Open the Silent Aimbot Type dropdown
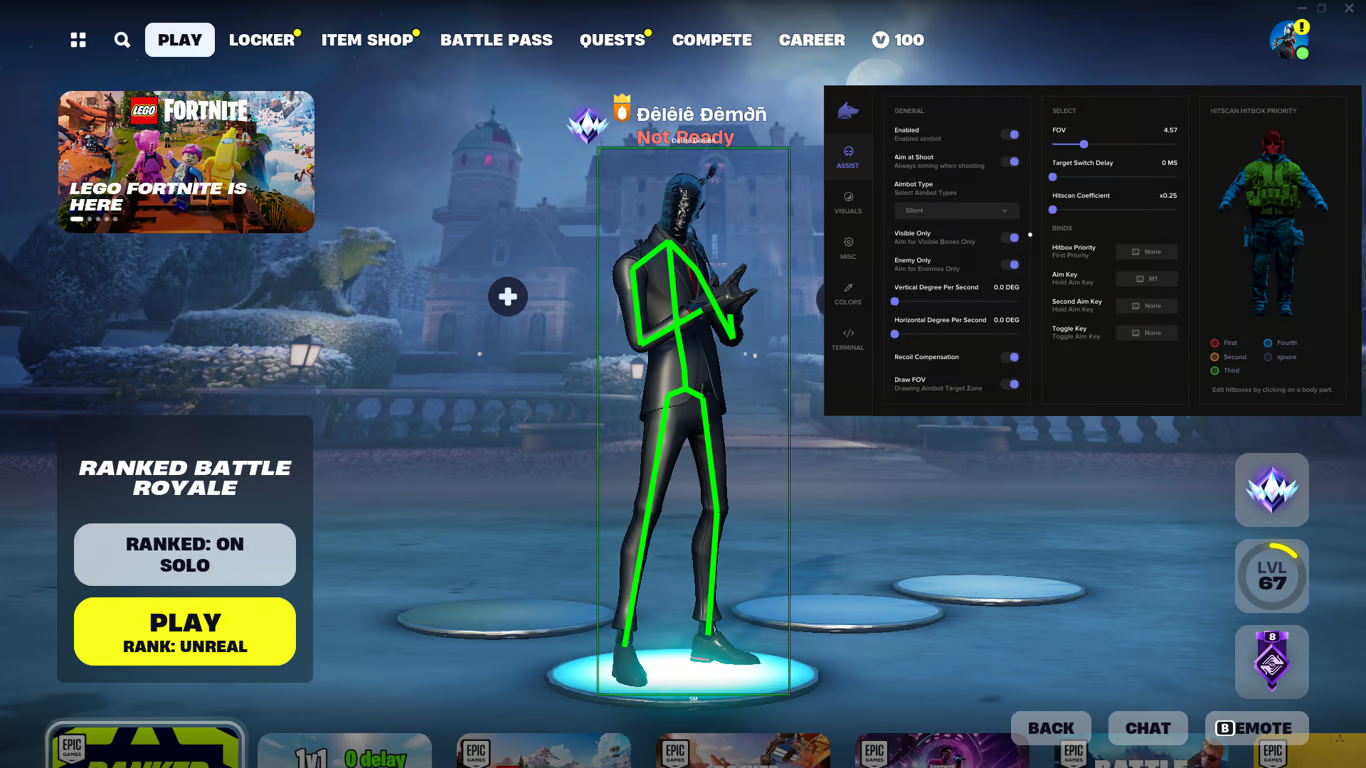Viewport: 1366px width, 768px height. click(956, 210)
